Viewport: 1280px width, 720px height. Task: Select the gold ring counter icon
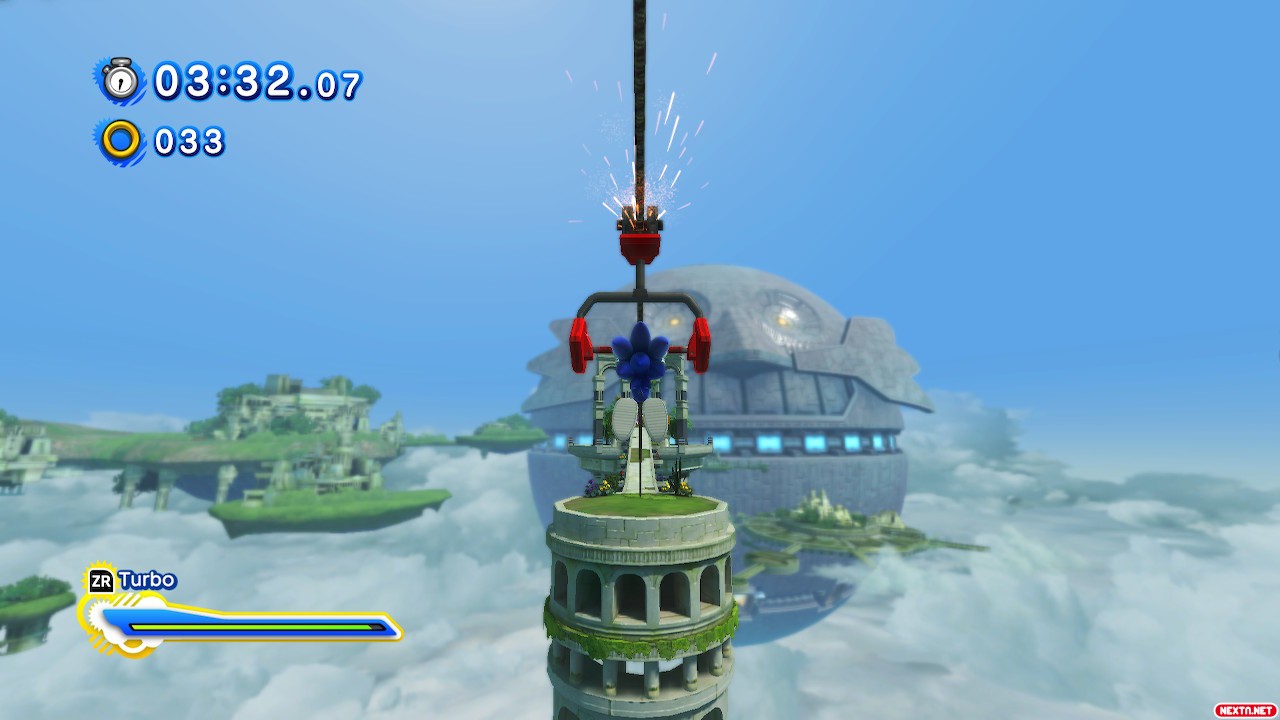pyautogui.click(x=121, y=140)
